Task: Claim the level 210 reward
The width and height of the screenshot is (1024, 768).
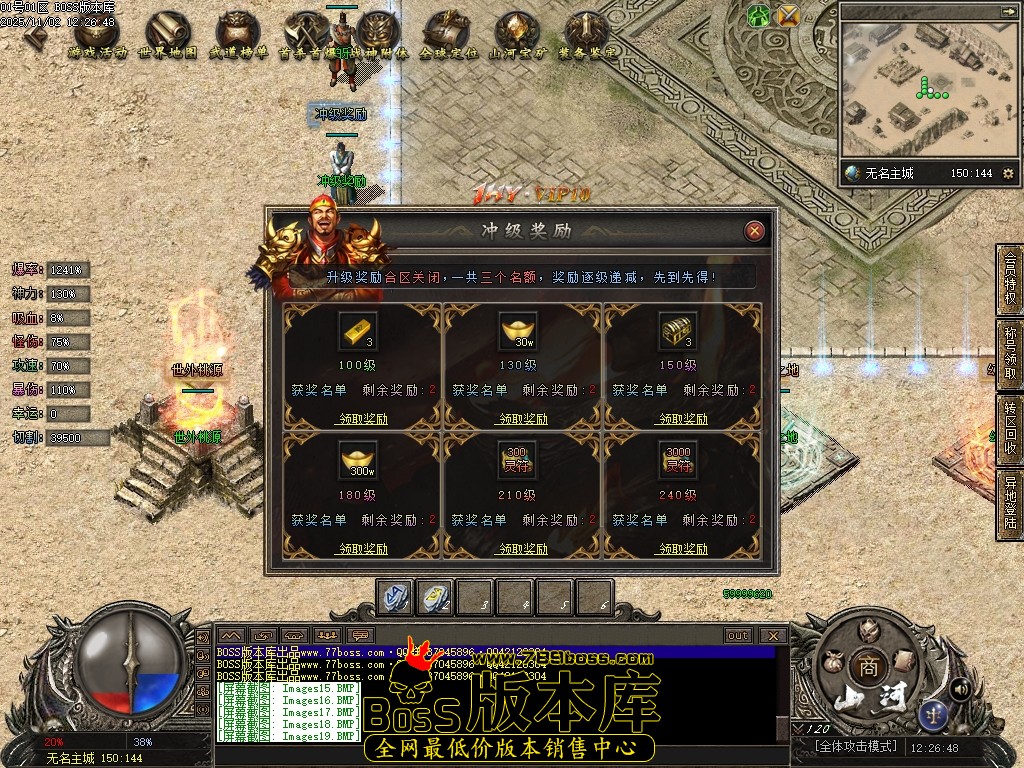Action: point(521,549)
